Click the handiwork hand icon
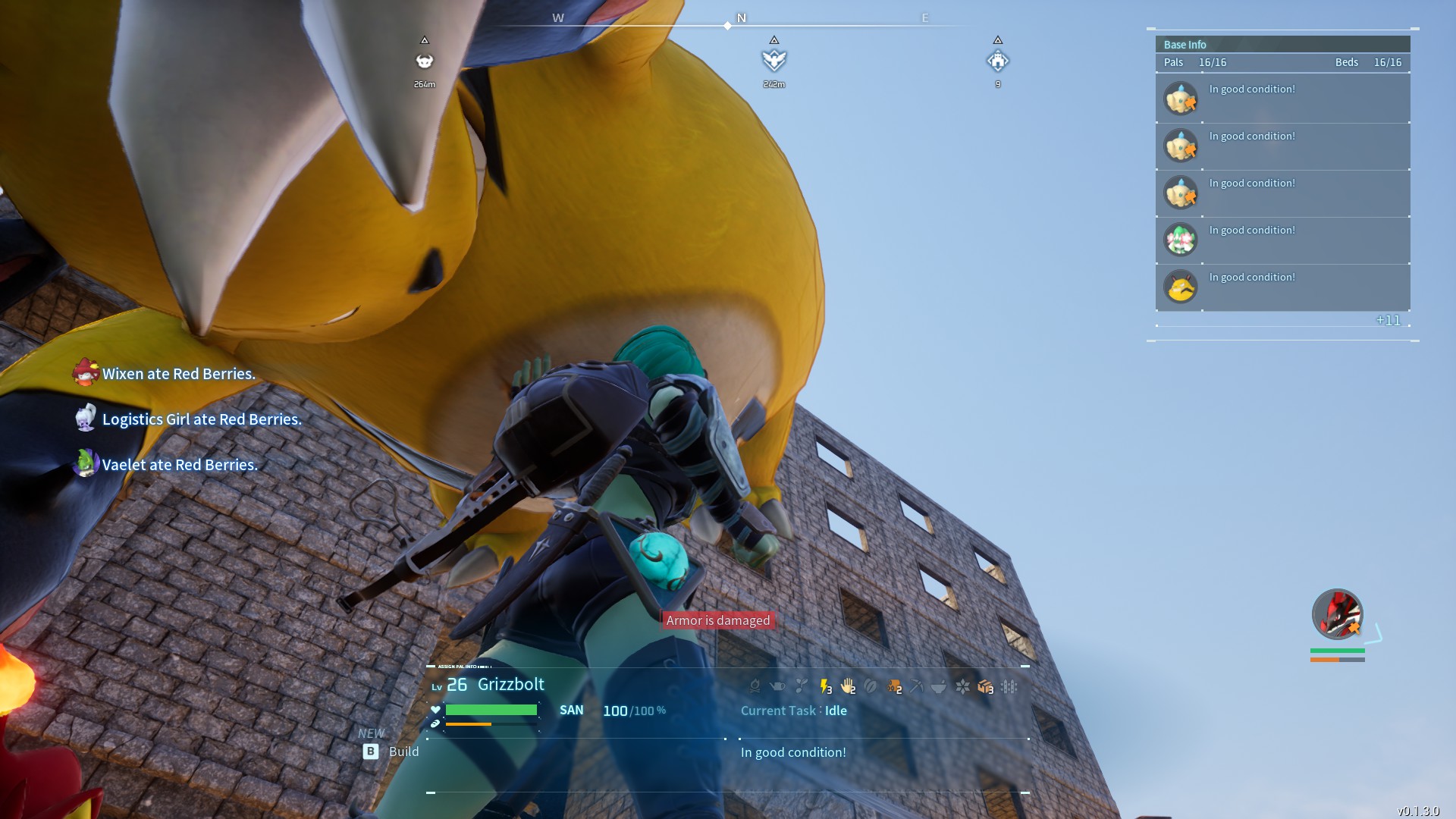The image size is (1456, 819). point(848,686)
